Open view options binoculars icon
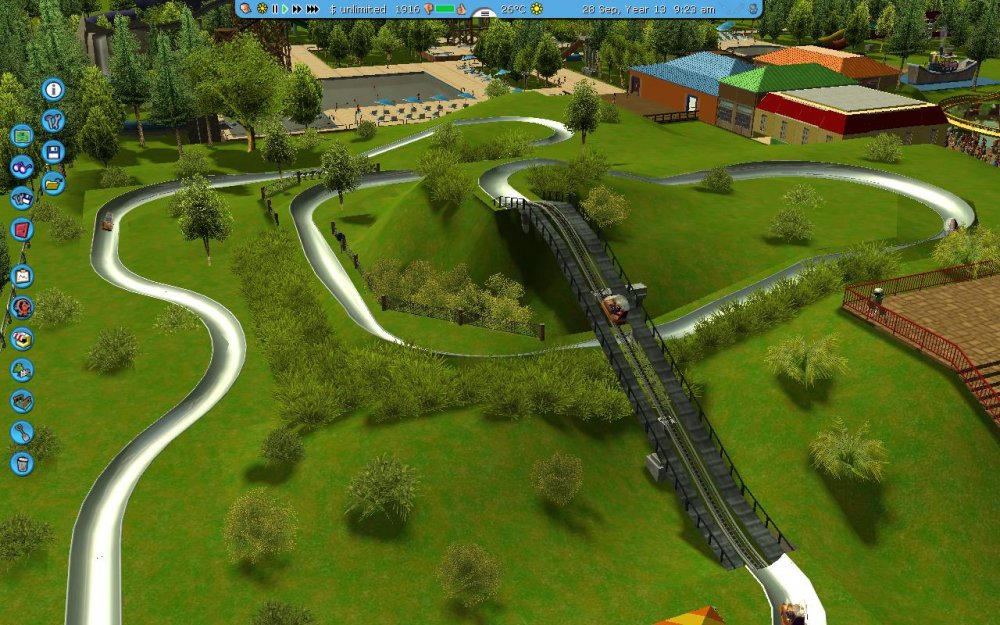The width and height of the screenshot is (1000, 625). pos(21,167)
